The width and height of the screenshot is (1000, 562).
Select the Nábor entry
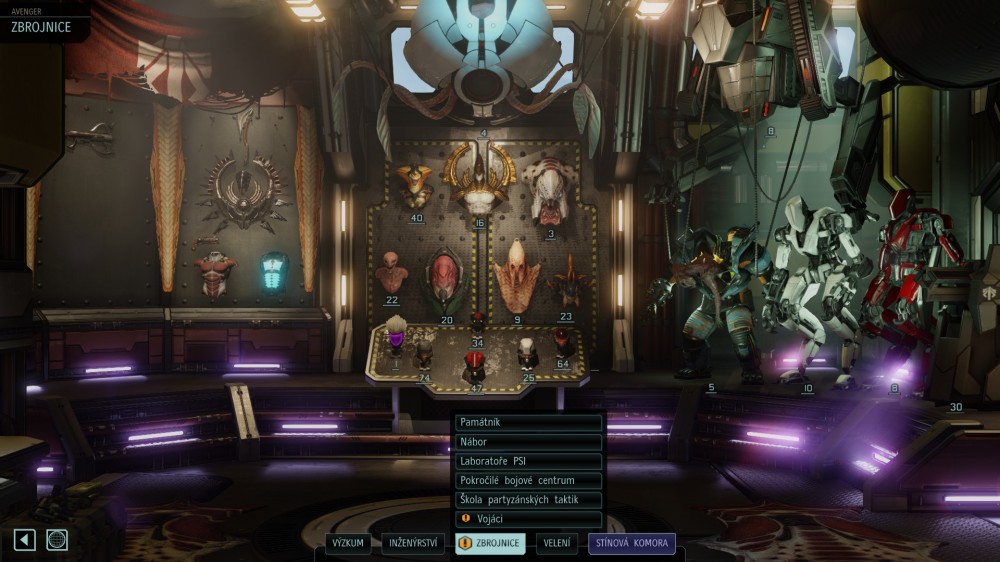click(x=528, y=442)
